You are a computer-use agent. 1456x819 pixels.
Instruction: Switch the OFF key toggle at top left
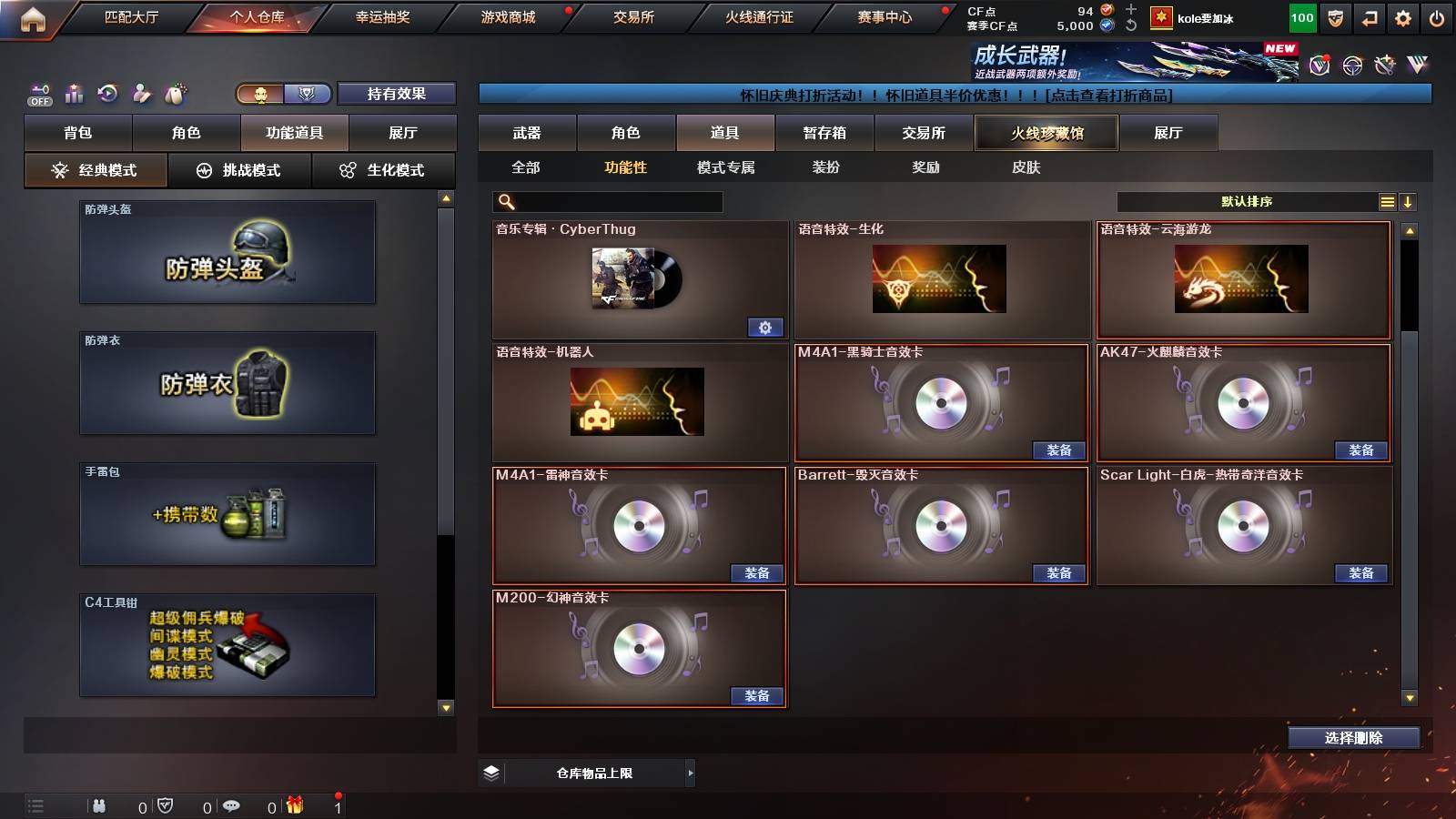[x=38, y=94]
